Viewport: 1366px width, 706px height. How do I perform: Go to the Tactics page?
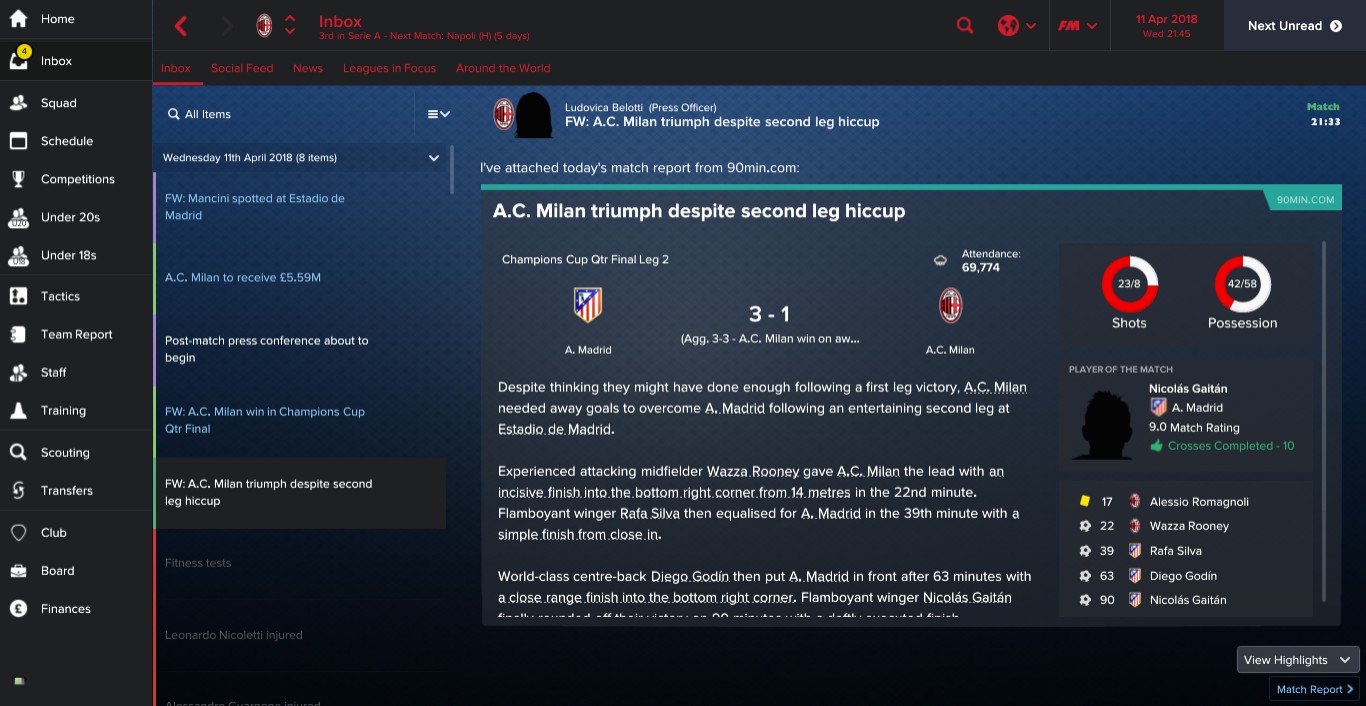(x=60, y=296)
